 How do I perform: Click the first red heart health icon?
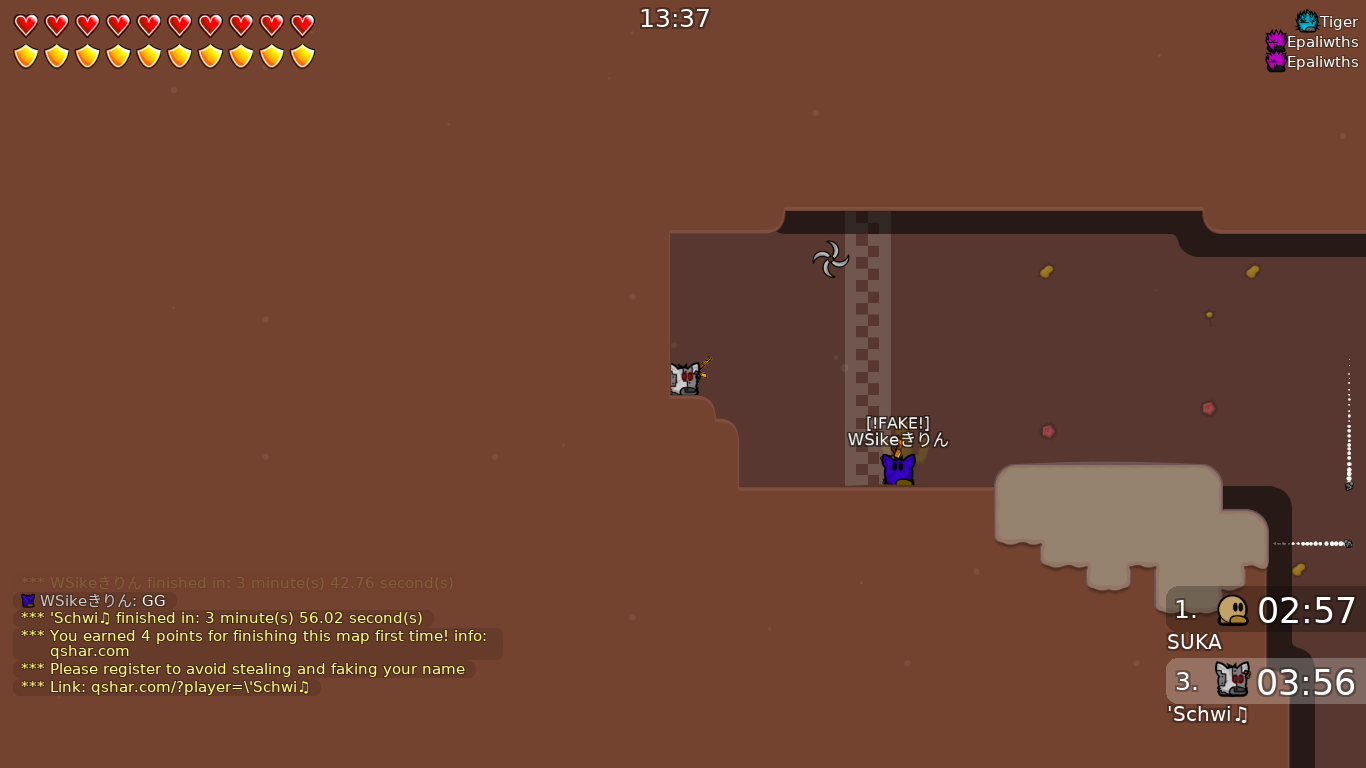(x=25, y=24)
